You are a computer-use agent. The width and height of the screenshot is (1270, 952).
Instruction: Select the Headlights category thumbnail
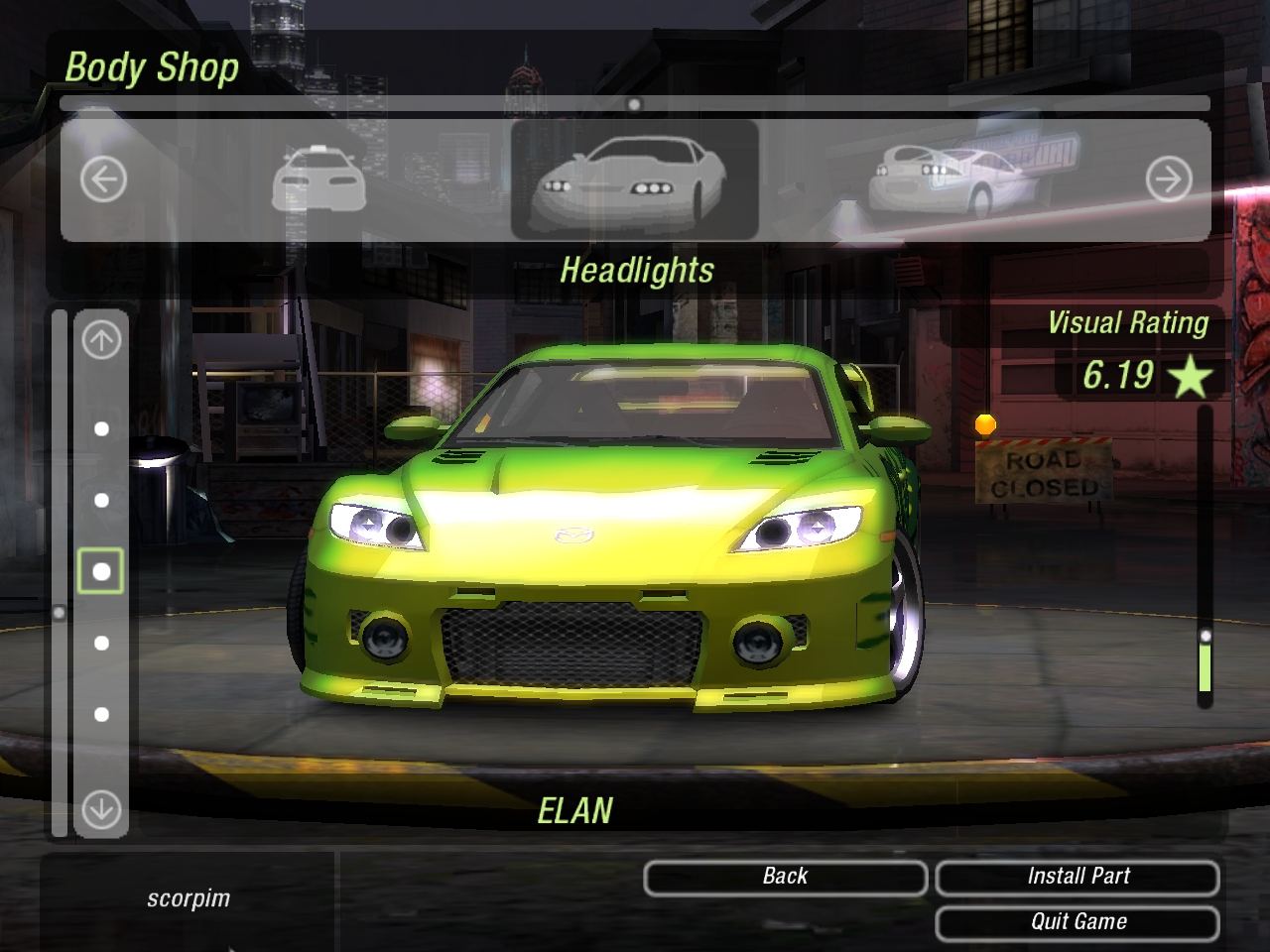click(634, 180)
